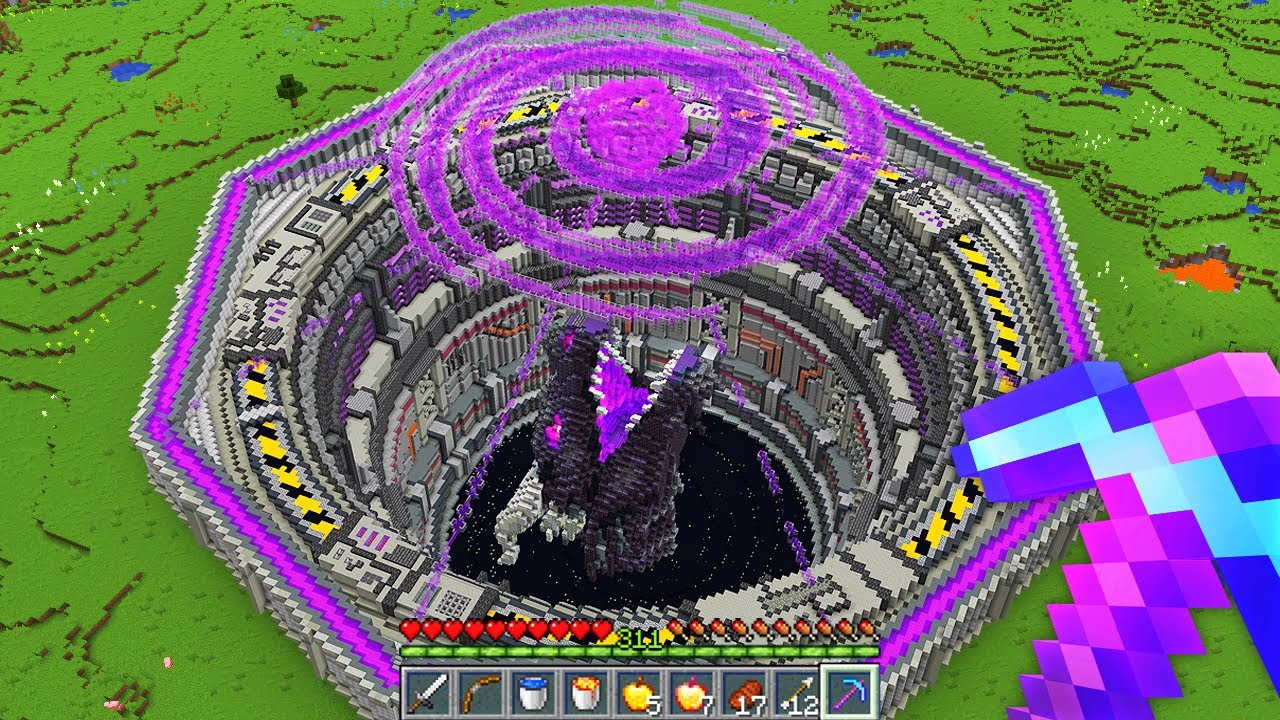Select the enchanted pickaxe hotbar slot

848,691
